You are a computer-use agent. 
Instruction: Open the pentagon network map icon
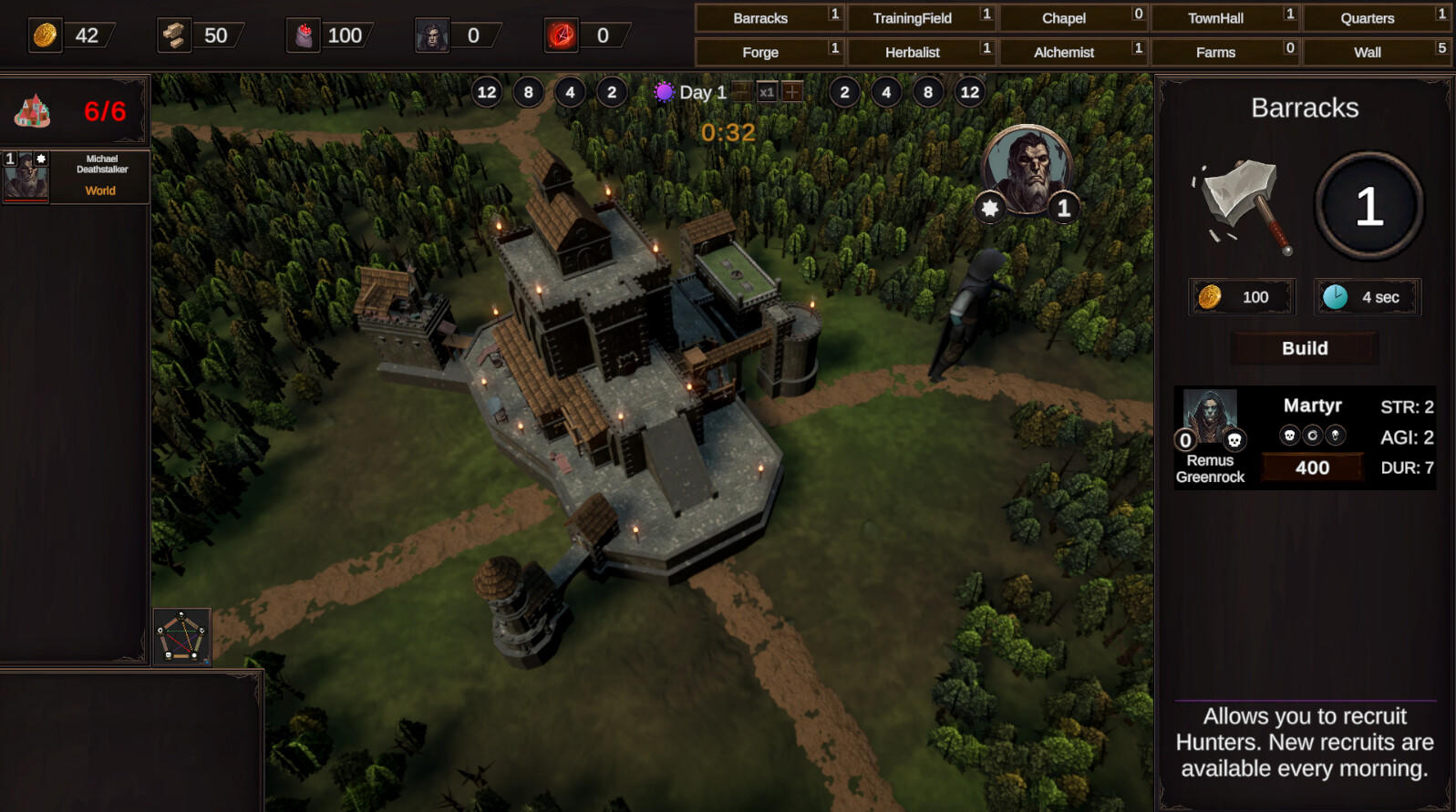[x=181, y=635]
